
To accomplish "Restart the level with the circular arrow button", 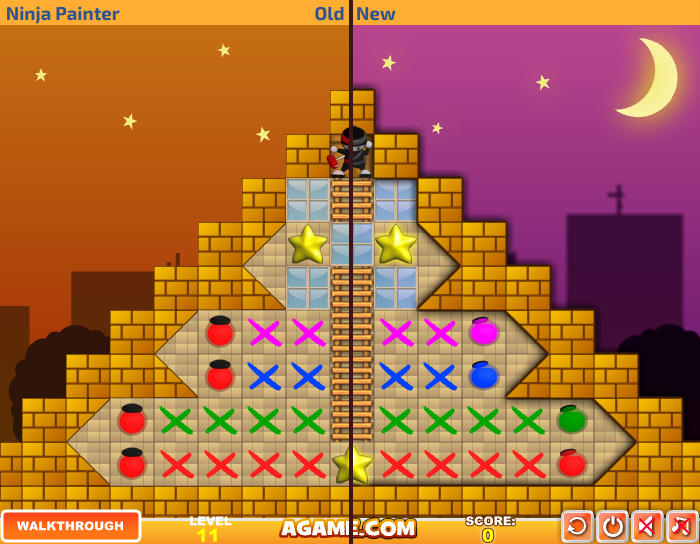I will point(577,527).
